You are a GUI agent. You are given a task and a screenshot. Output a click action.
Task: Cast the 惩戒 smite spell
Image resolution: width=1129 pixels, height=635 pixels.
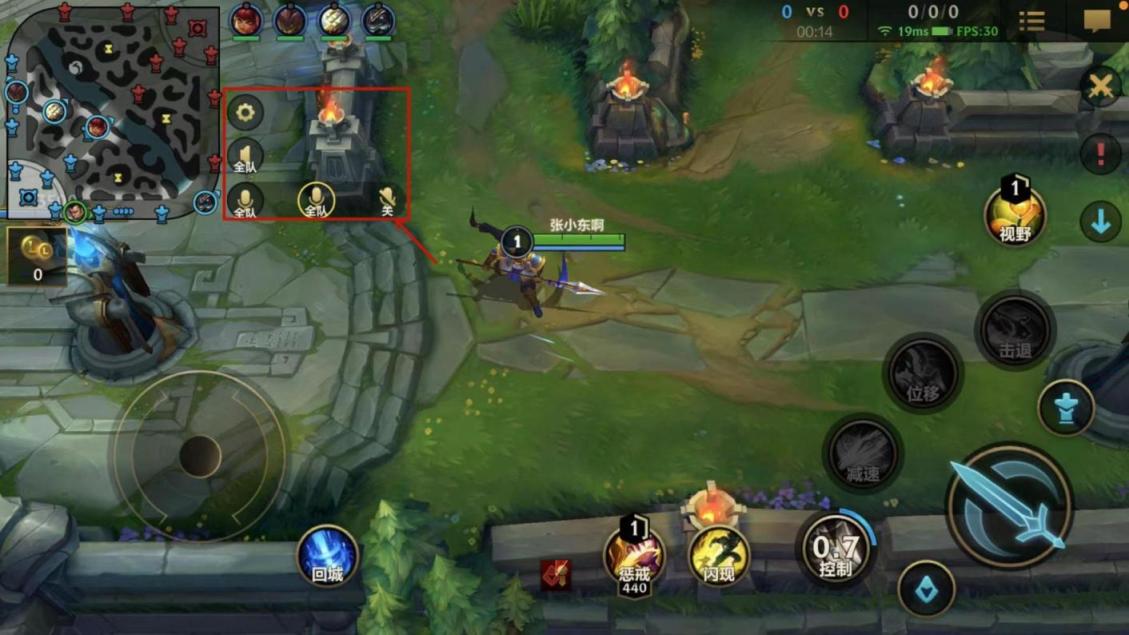634,556
